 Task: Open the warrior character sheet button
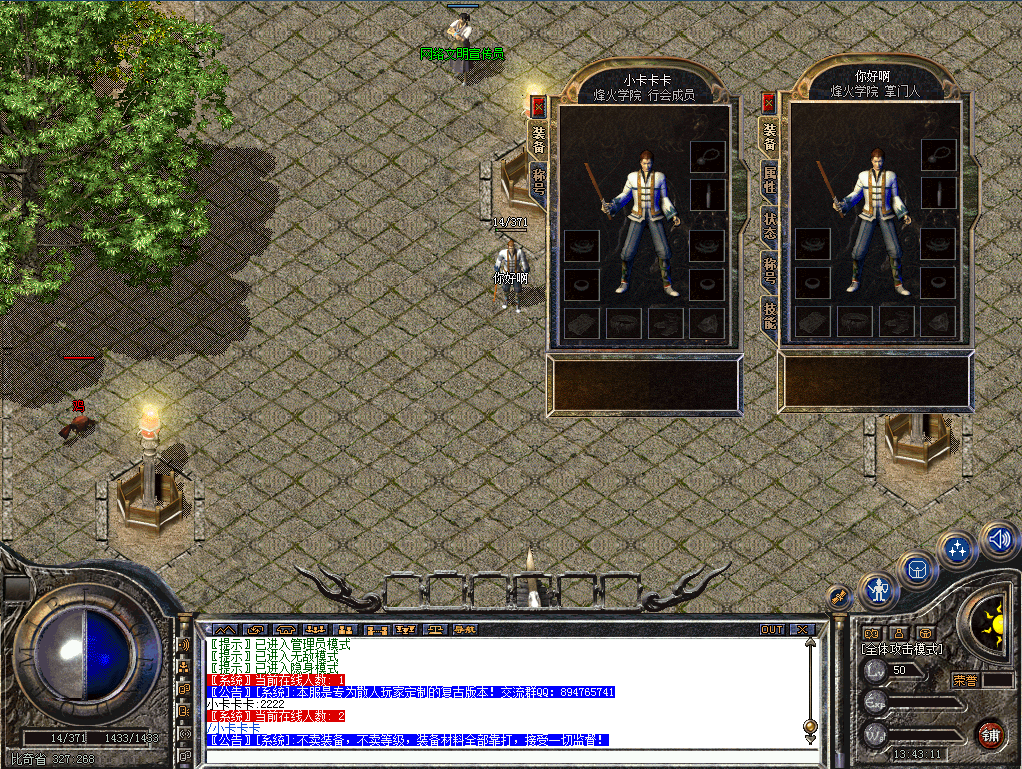[878, 590]
